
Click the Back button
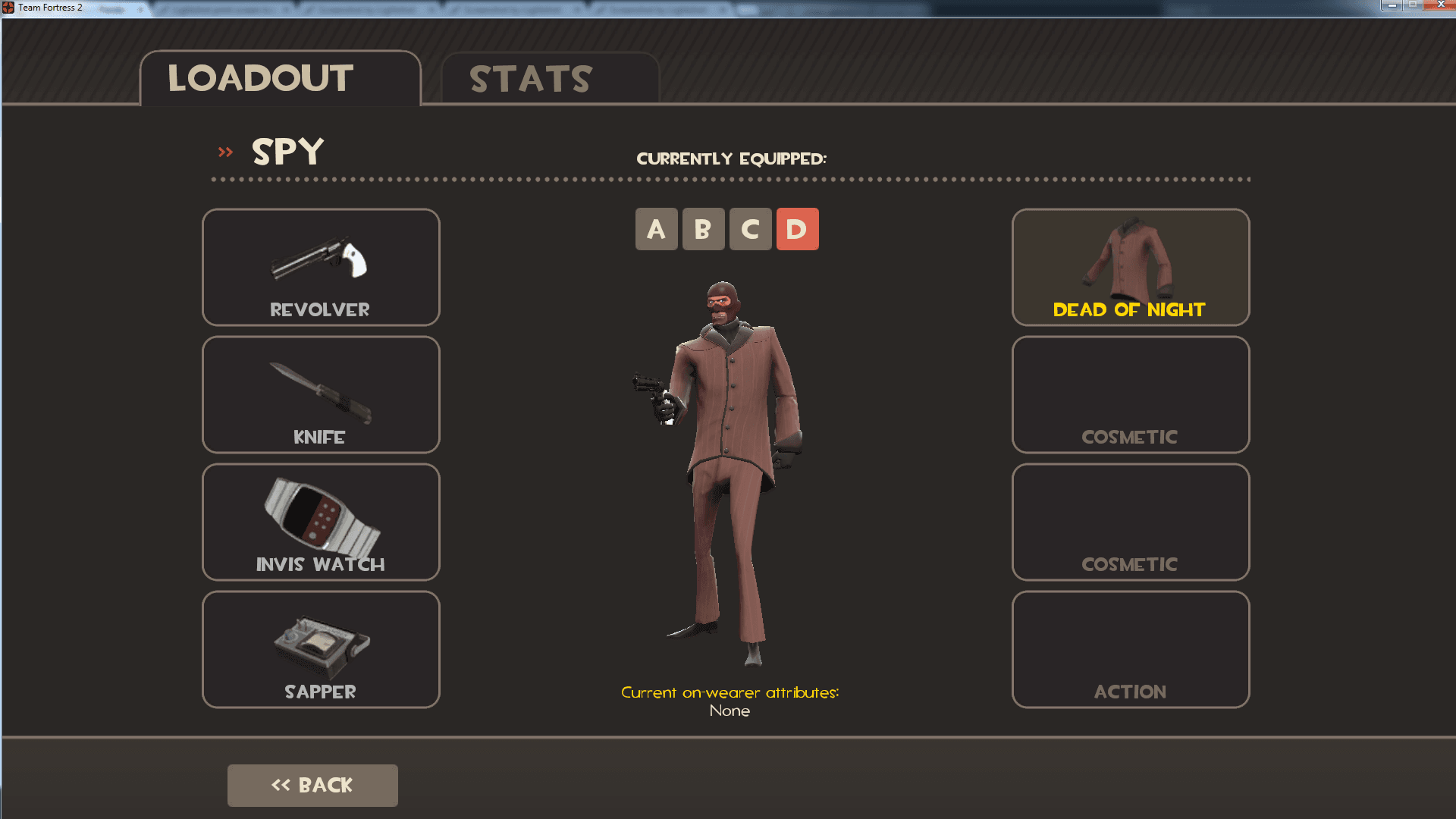[x=312, y=785]
